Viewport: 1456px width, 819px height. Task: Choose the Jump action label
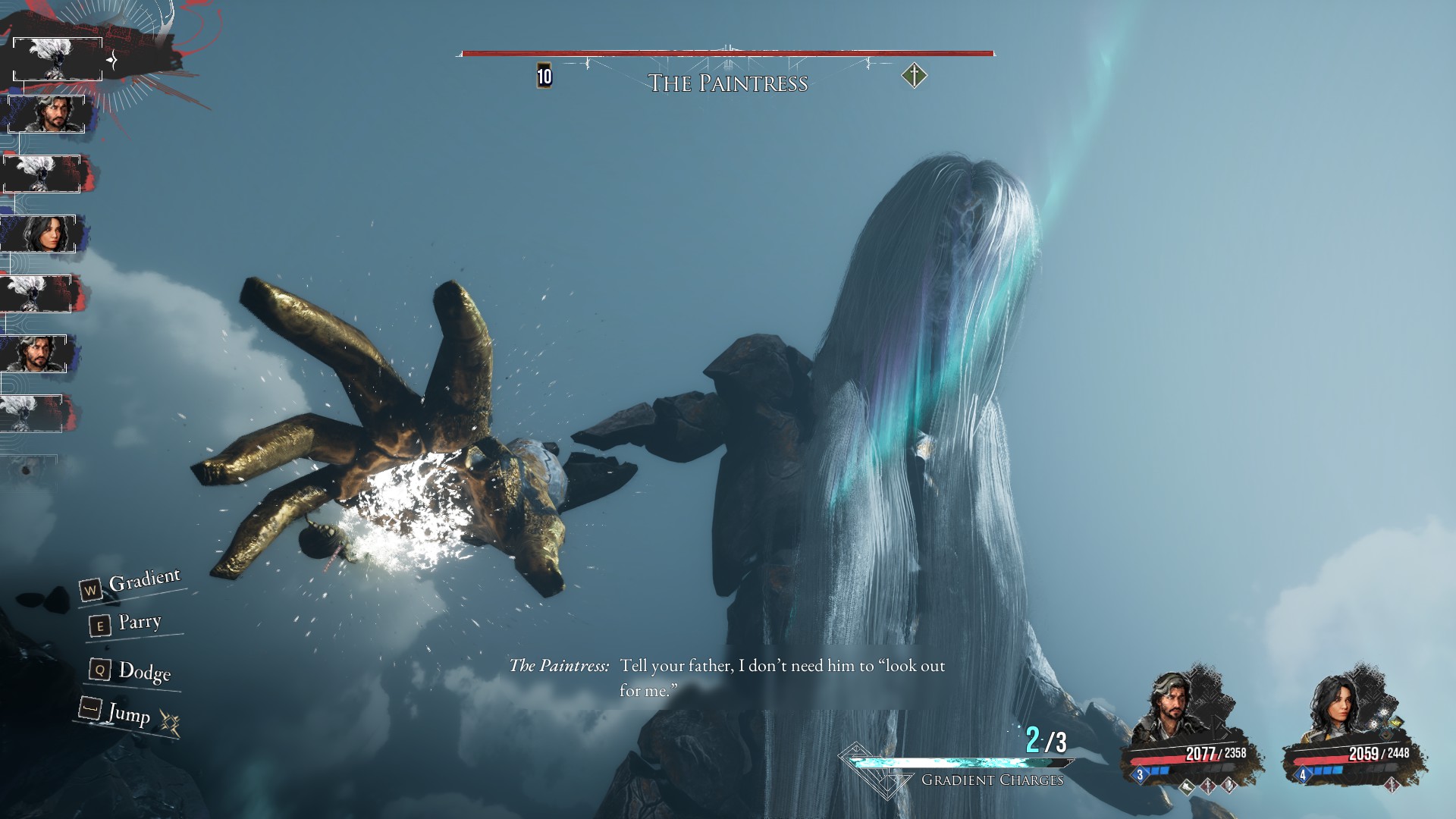[128, 713]
